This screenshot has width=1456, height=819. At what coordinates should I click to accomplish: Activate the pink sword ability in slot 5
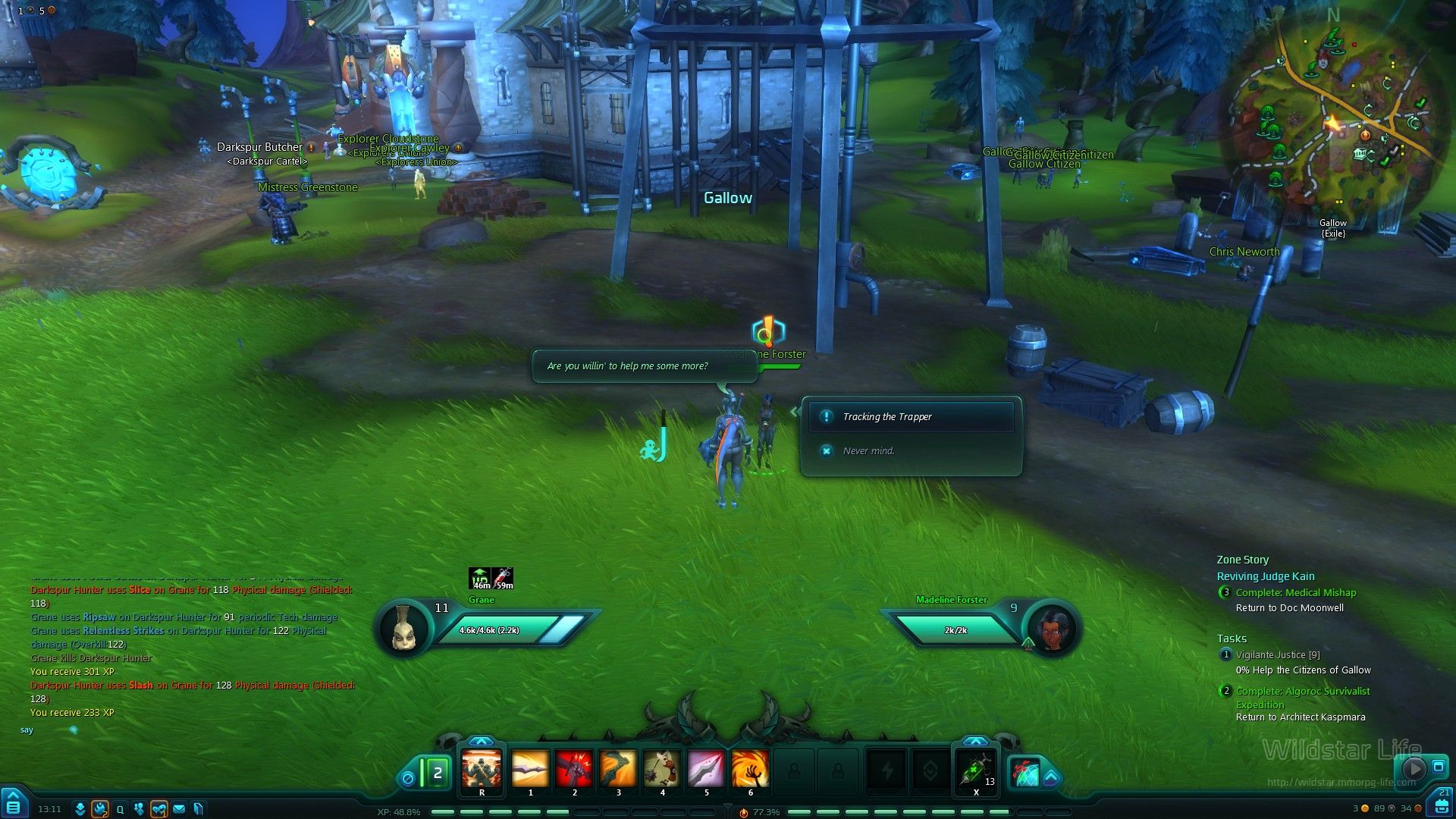point(706,770)
